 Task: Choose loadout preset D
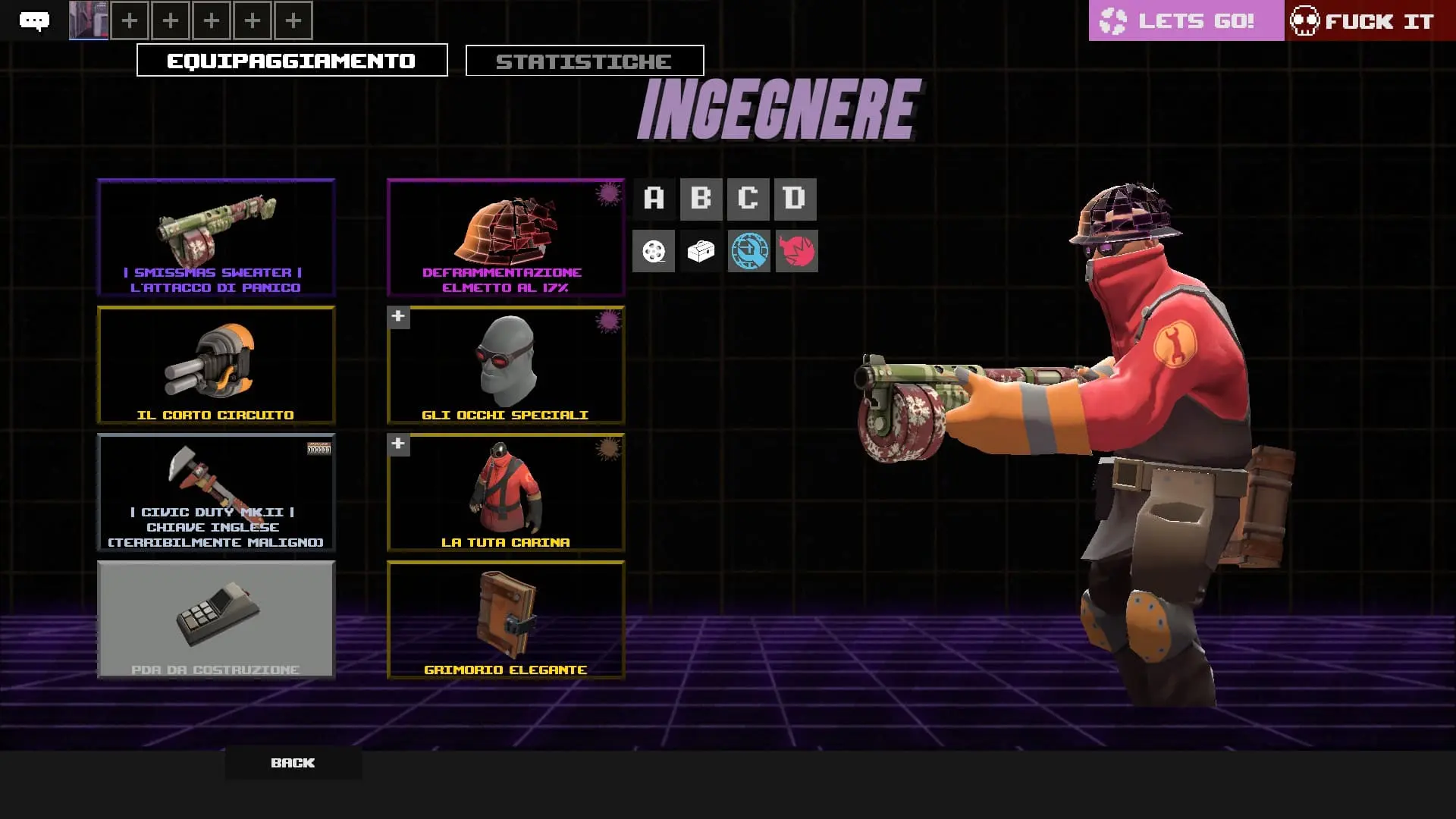pos(795,199)
